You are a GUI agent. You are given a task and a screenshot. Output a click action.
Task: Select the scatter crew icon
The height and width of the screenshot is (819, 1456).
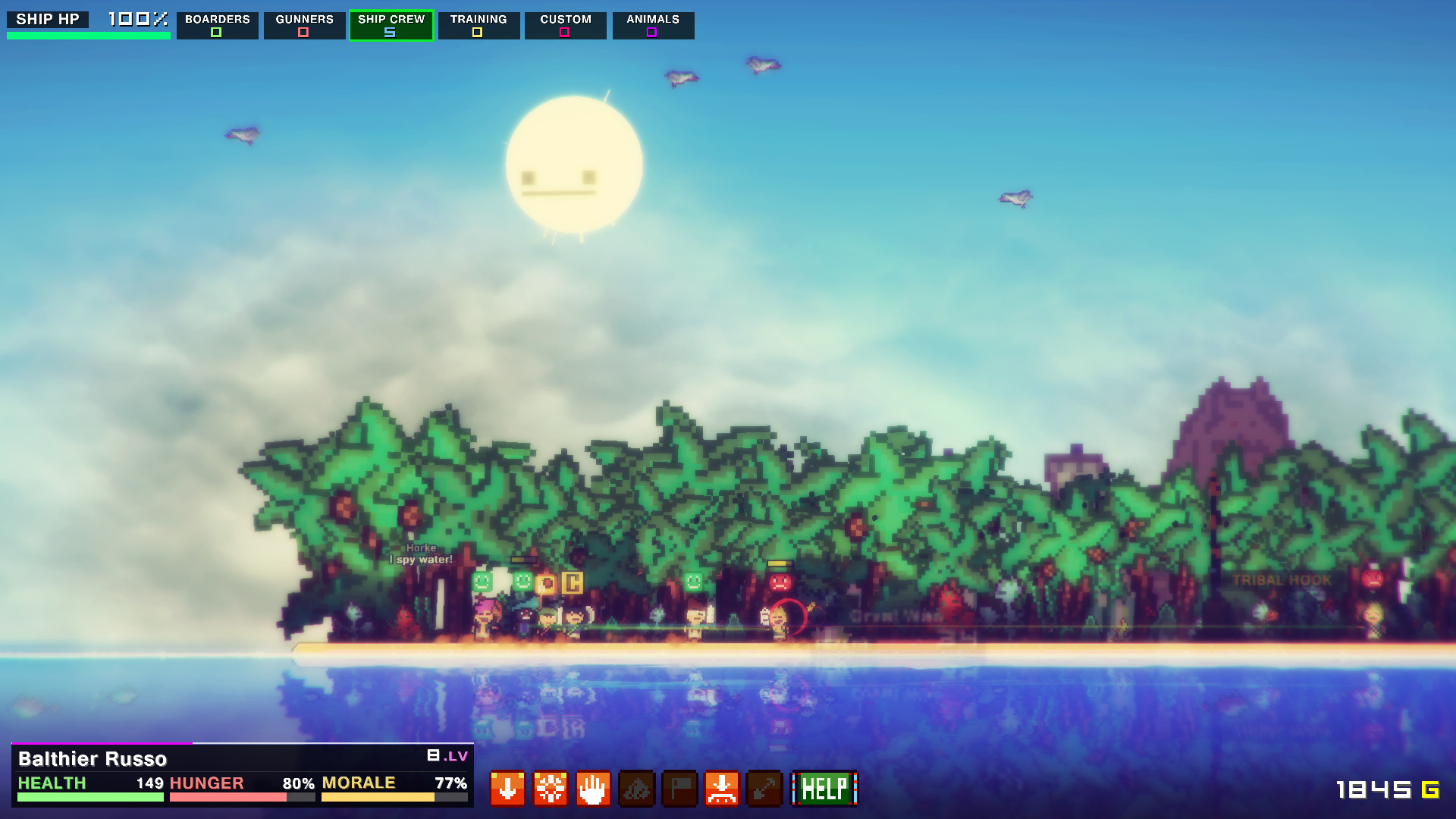pyautogui.click(x=551, y=789)
